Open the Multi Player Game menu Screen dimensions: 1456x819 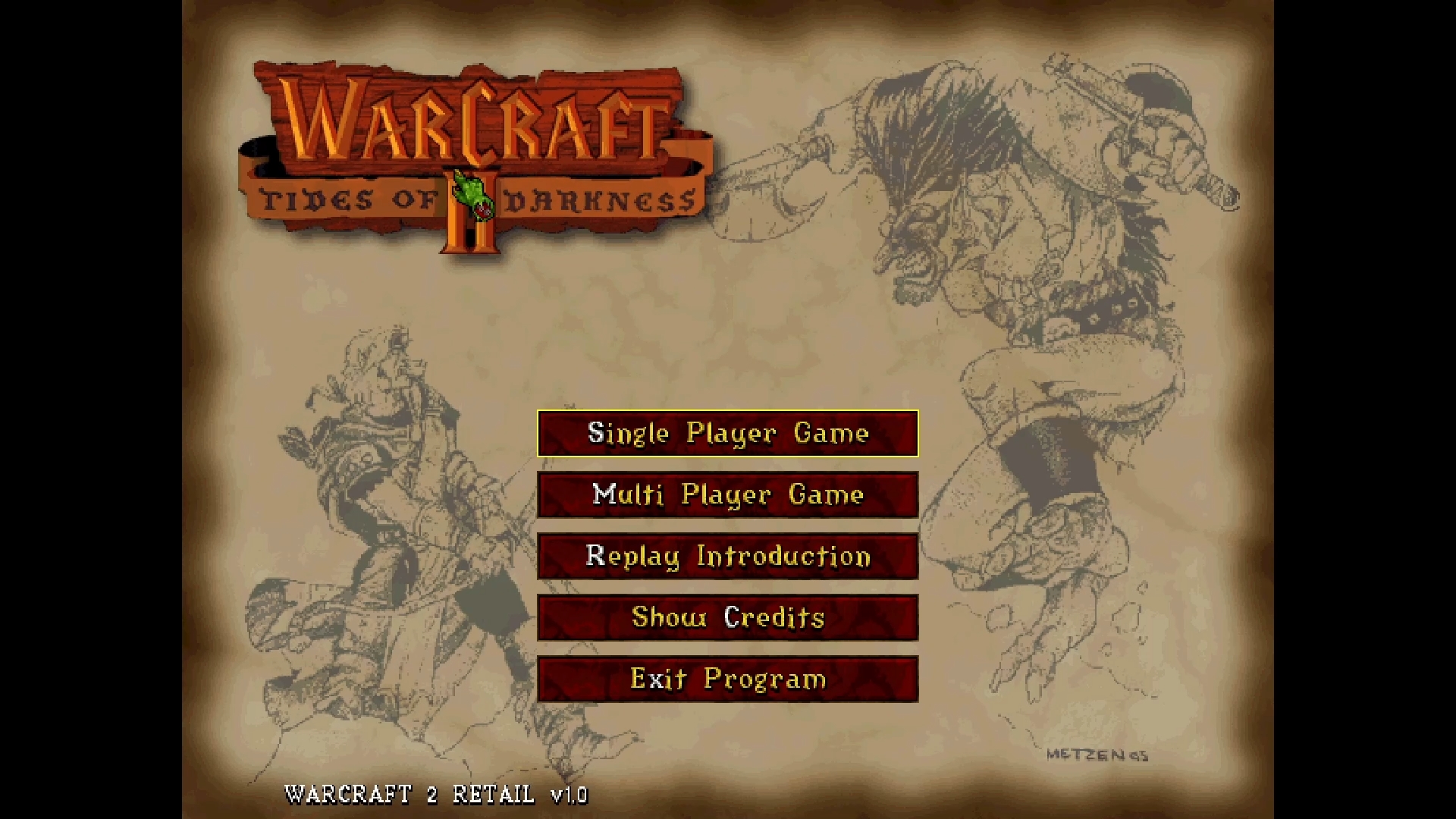click(726, 494)
